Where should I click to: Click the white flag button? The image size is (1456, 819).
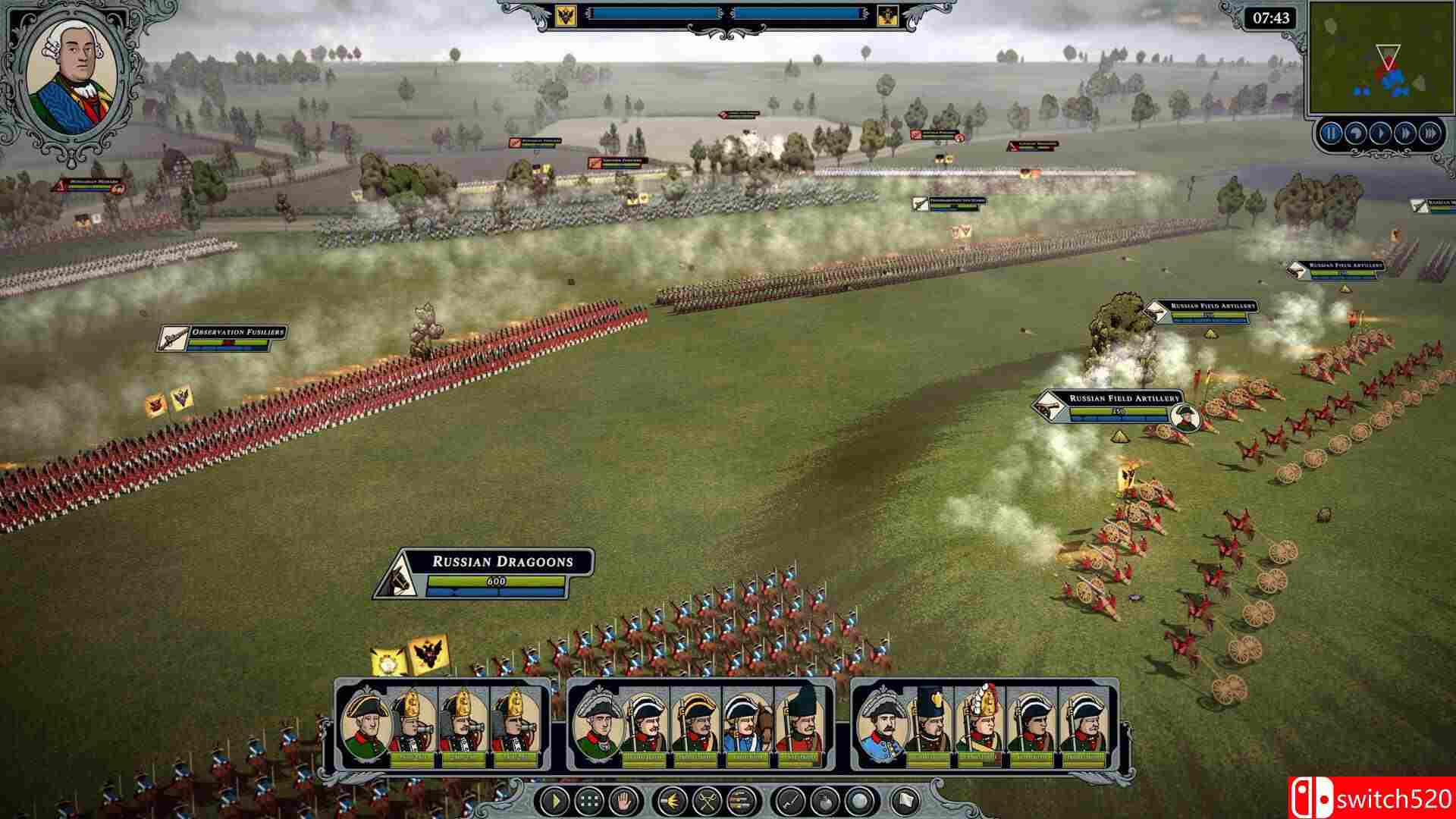pos(905,800)
